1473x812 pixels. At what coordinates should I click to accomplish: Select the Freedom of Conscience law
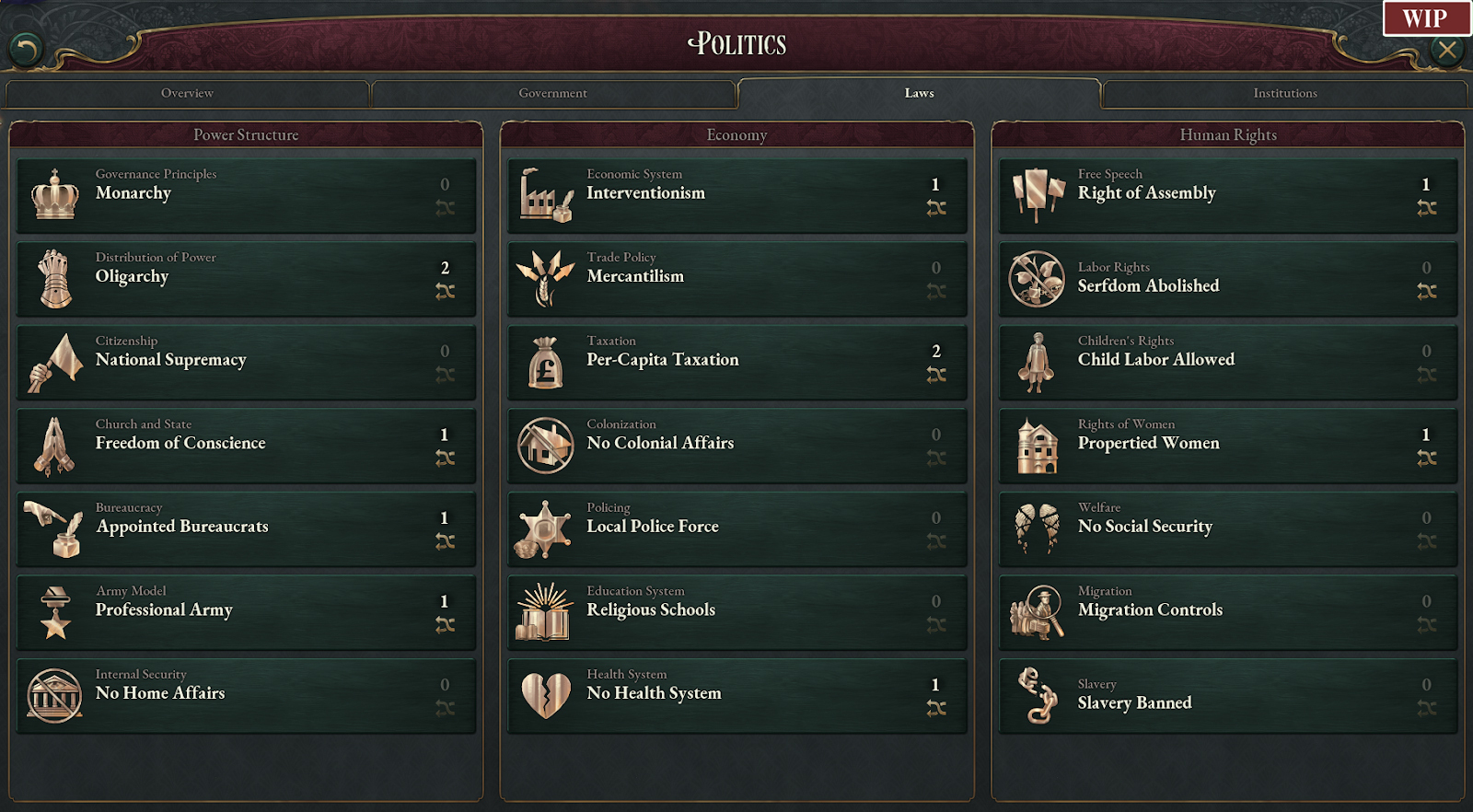coord(246,446)
